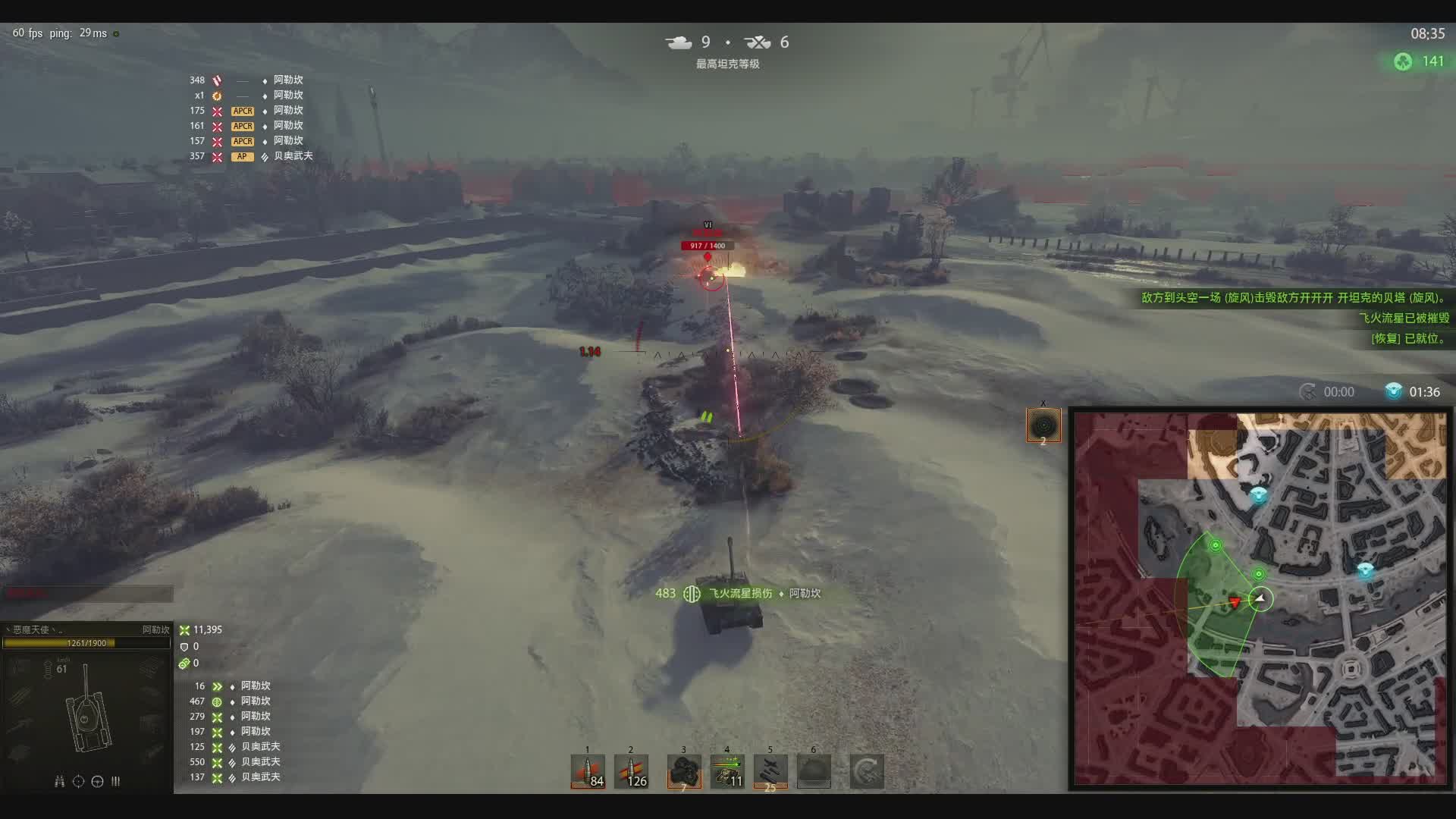
Task: Choose the yellow-striped shell with 126 rounds
Action: [631, 772]
